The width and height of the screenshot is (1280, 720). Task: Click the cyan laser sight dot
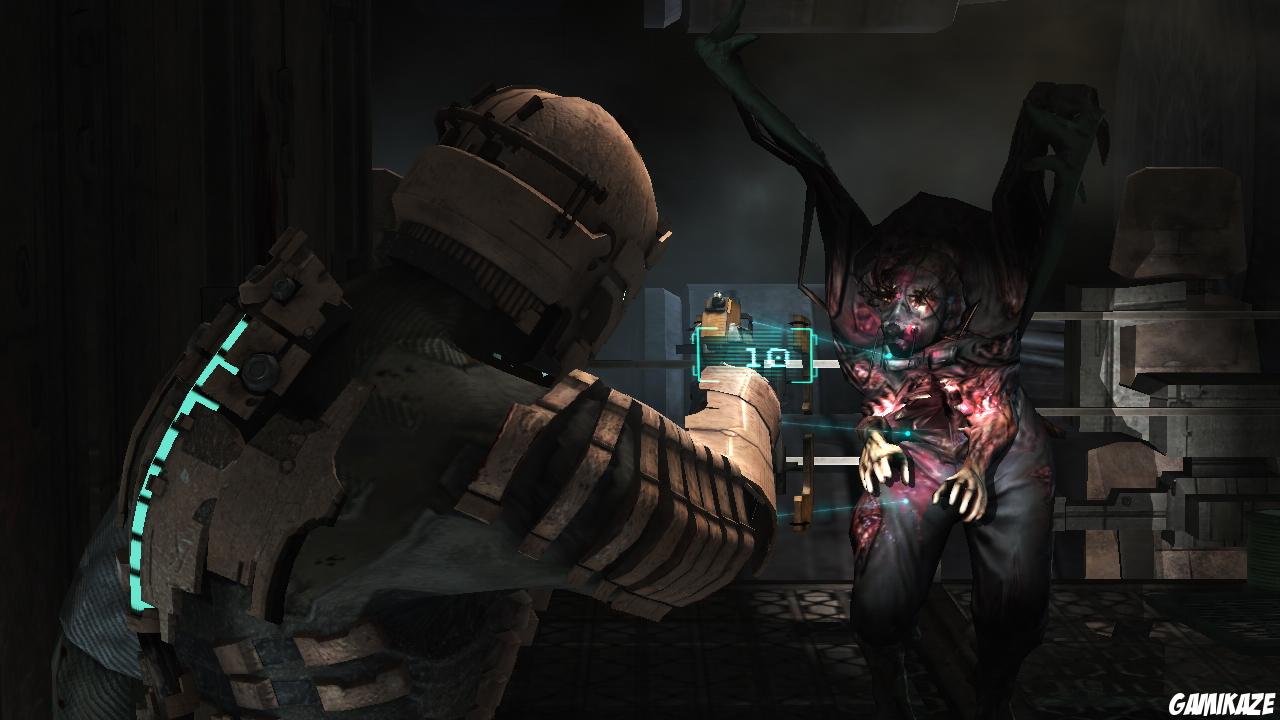(908, 433)
